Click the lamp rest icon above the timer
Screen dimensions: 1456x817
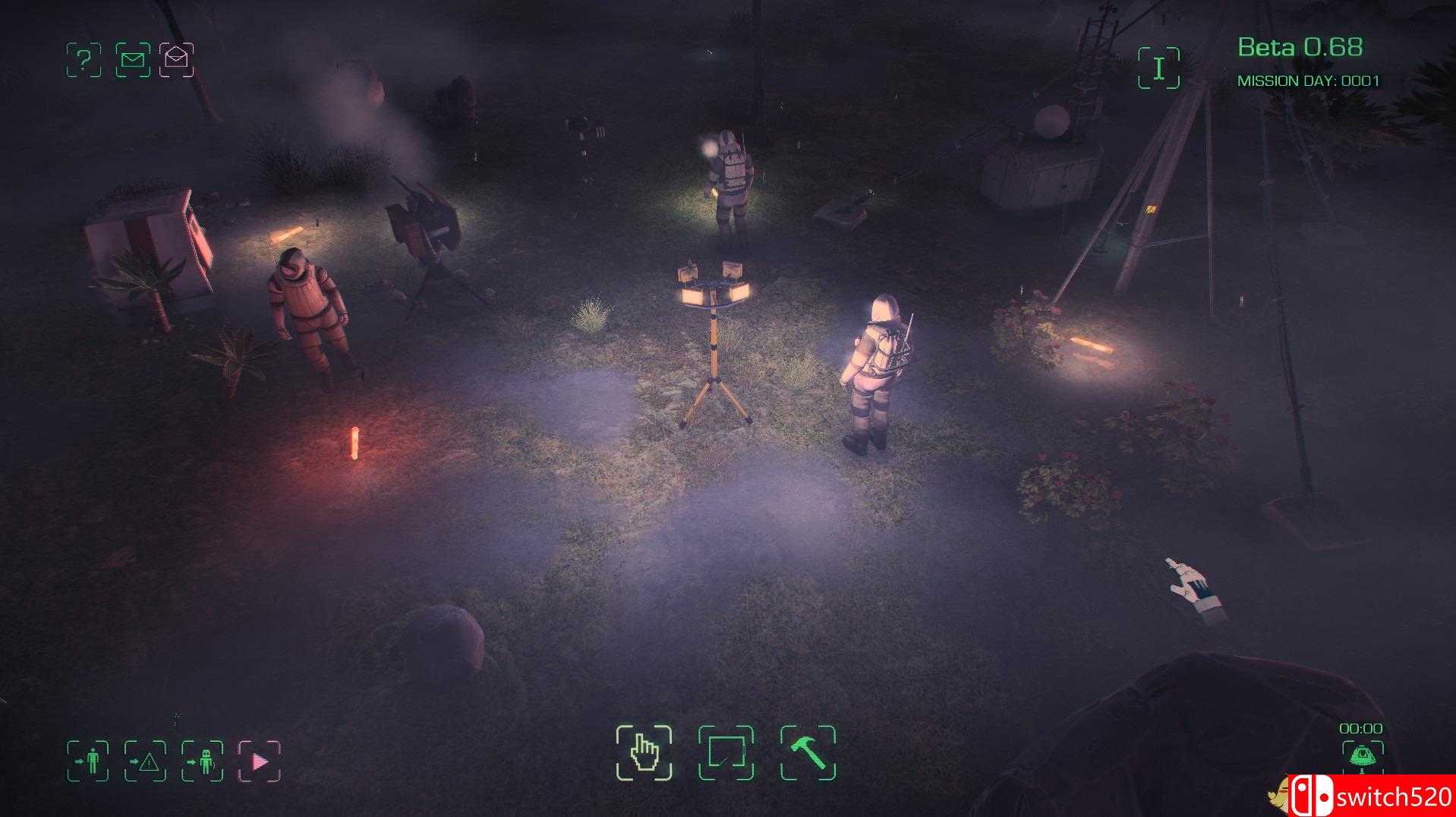tap(1364, 757)
